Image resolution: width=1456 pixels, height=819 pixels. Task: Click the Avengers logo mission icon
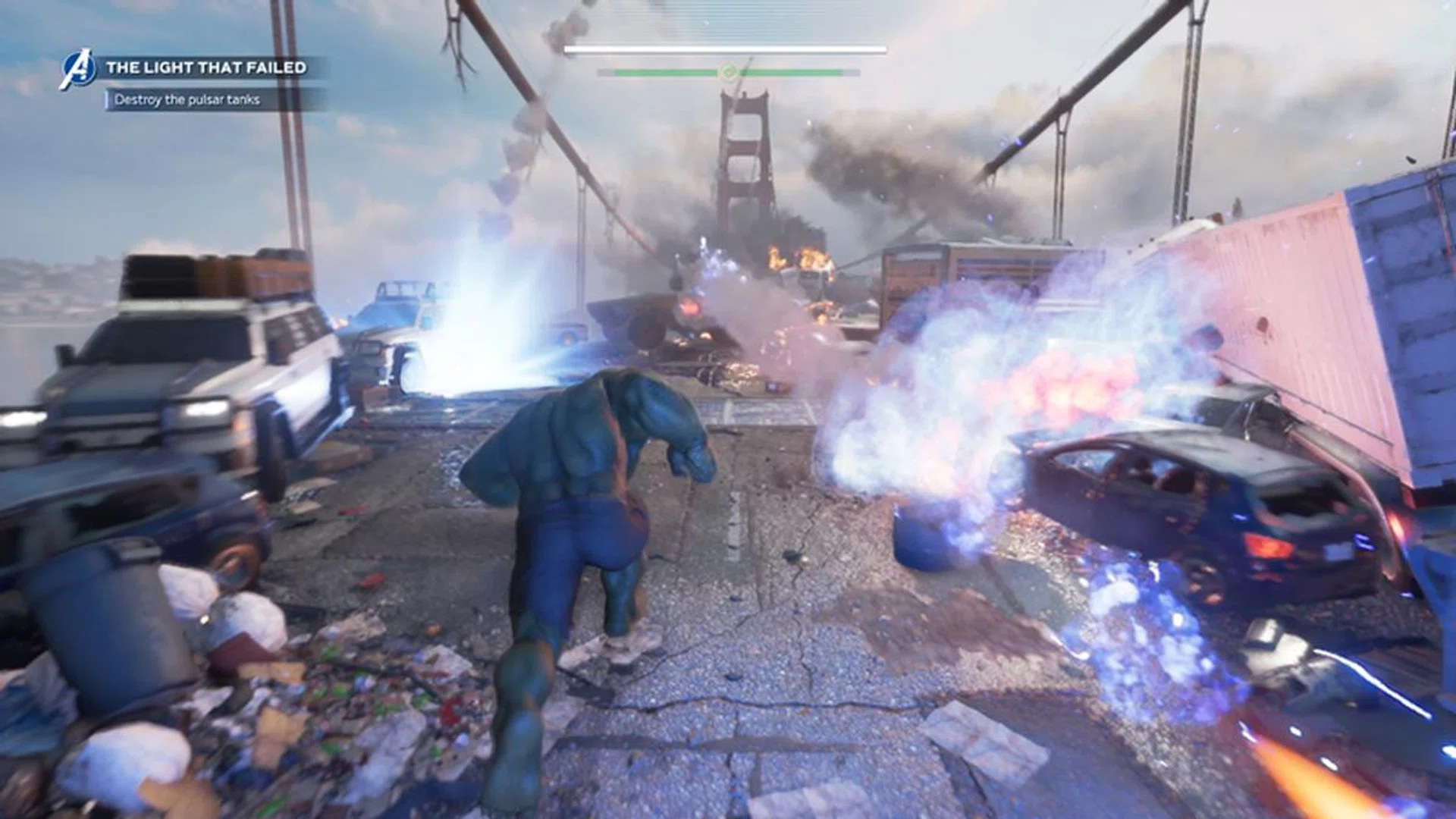point(79,70)
